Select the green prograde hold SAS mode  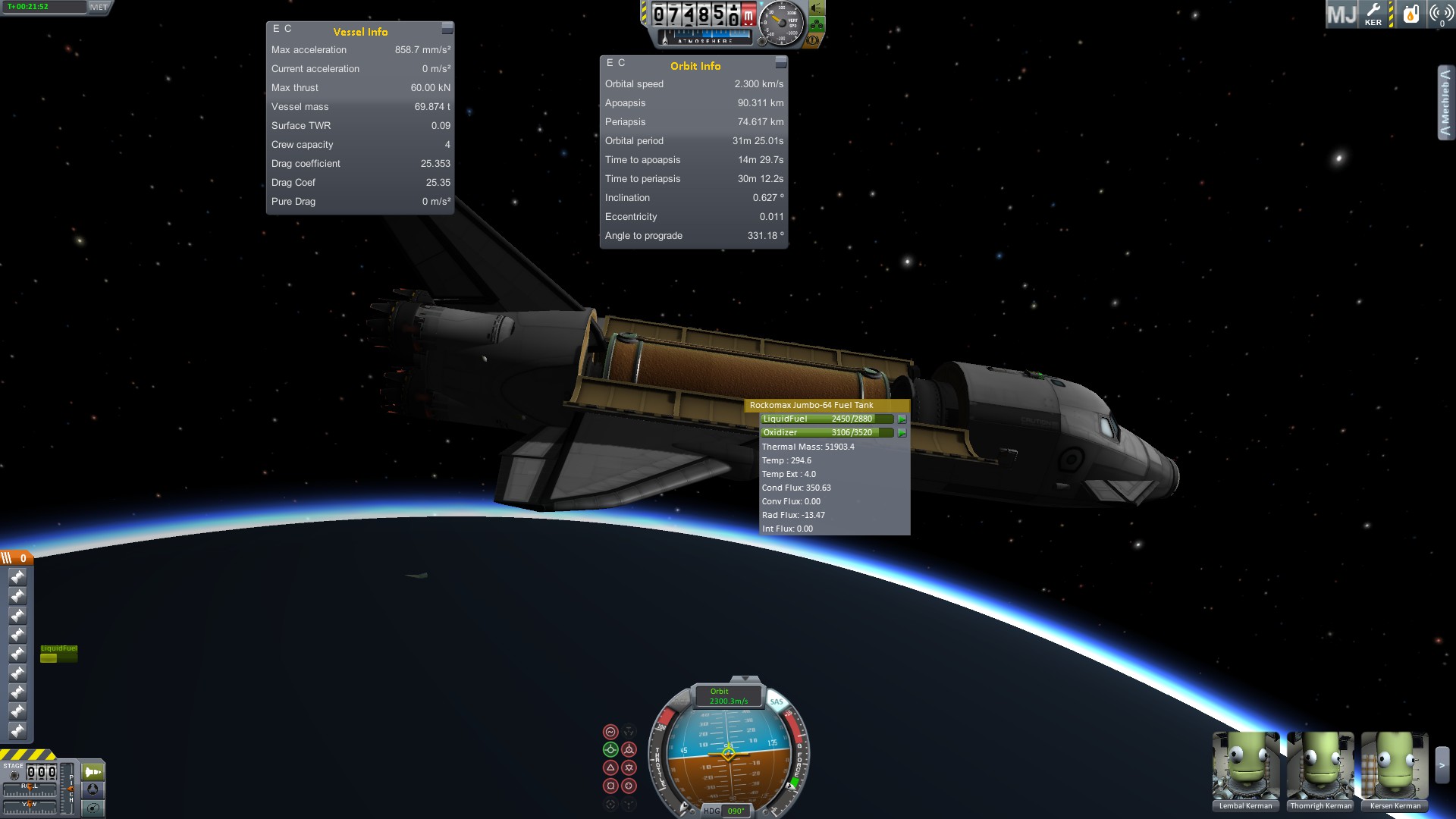click(x=610, y=749)
